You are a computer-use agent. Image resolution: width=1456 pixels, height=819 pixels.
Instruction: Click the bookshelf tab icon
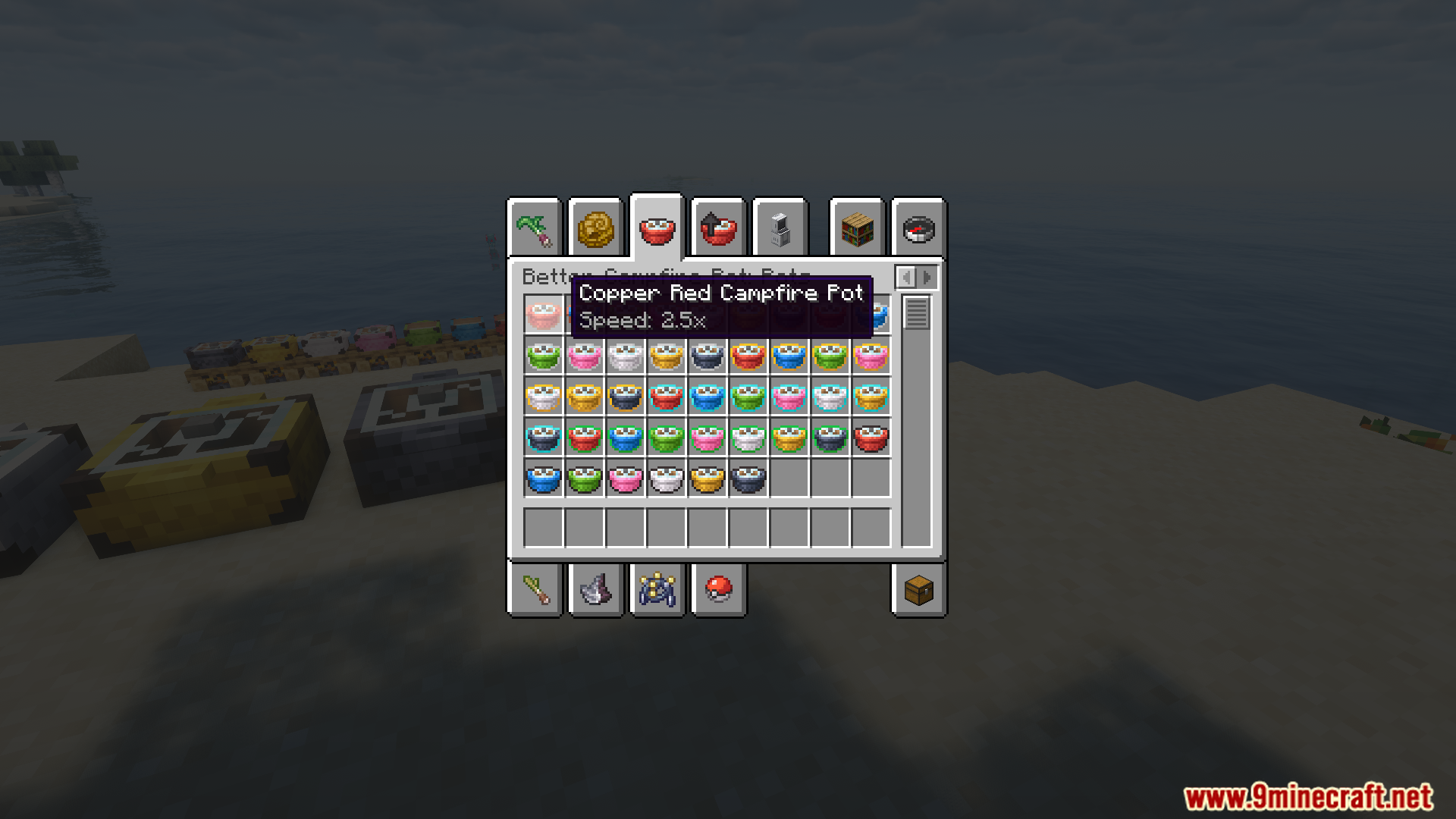855,227
